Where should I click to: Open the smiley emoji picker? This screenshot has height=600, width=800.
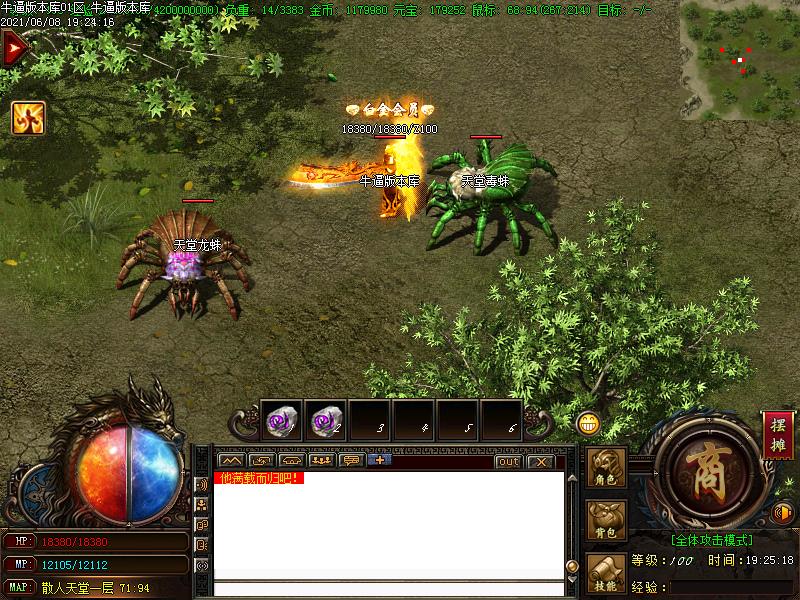click(x=588, y=423)
